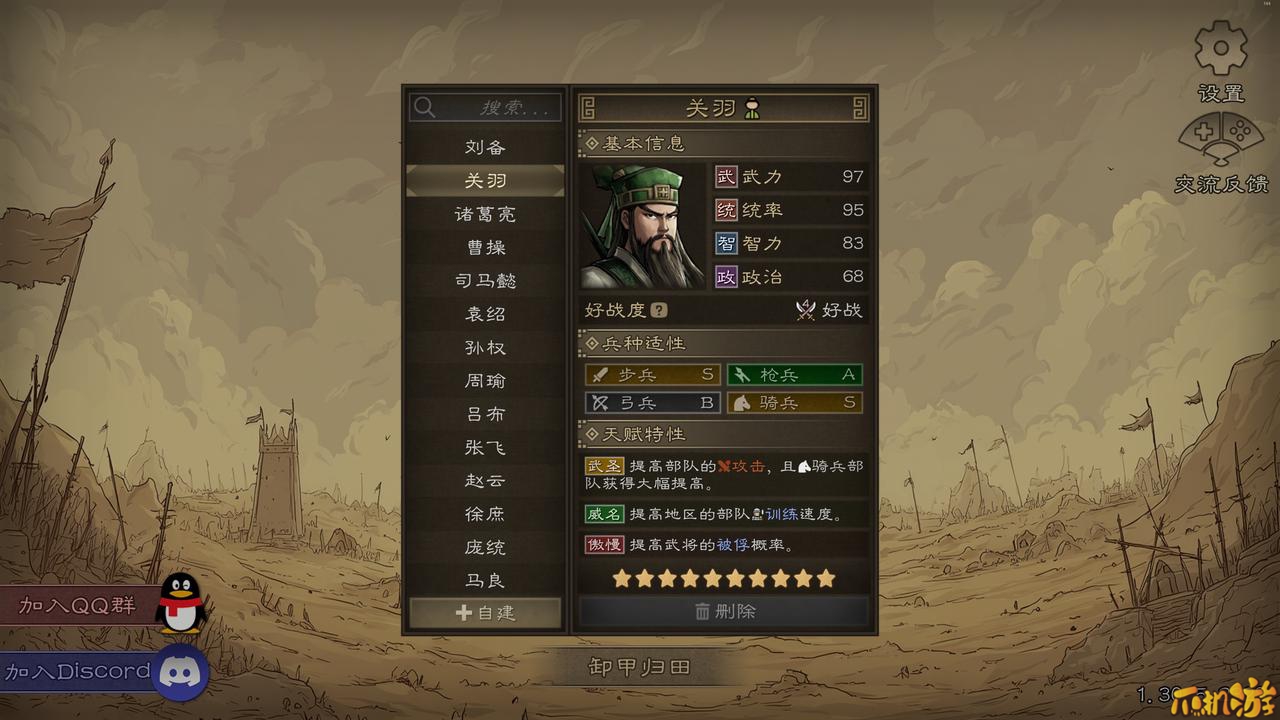Choose 曹操 from the roster
Screen dimensions: 1280x720
485,247
